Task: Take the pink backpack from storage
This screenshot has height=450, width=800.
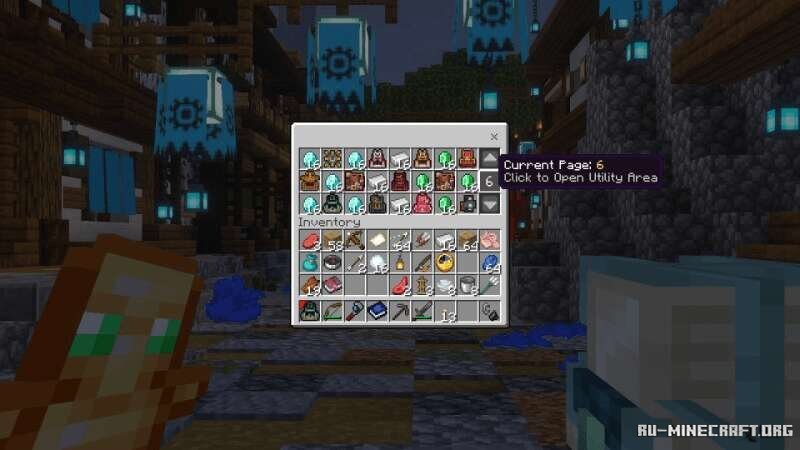Action: tap(421, 204)
